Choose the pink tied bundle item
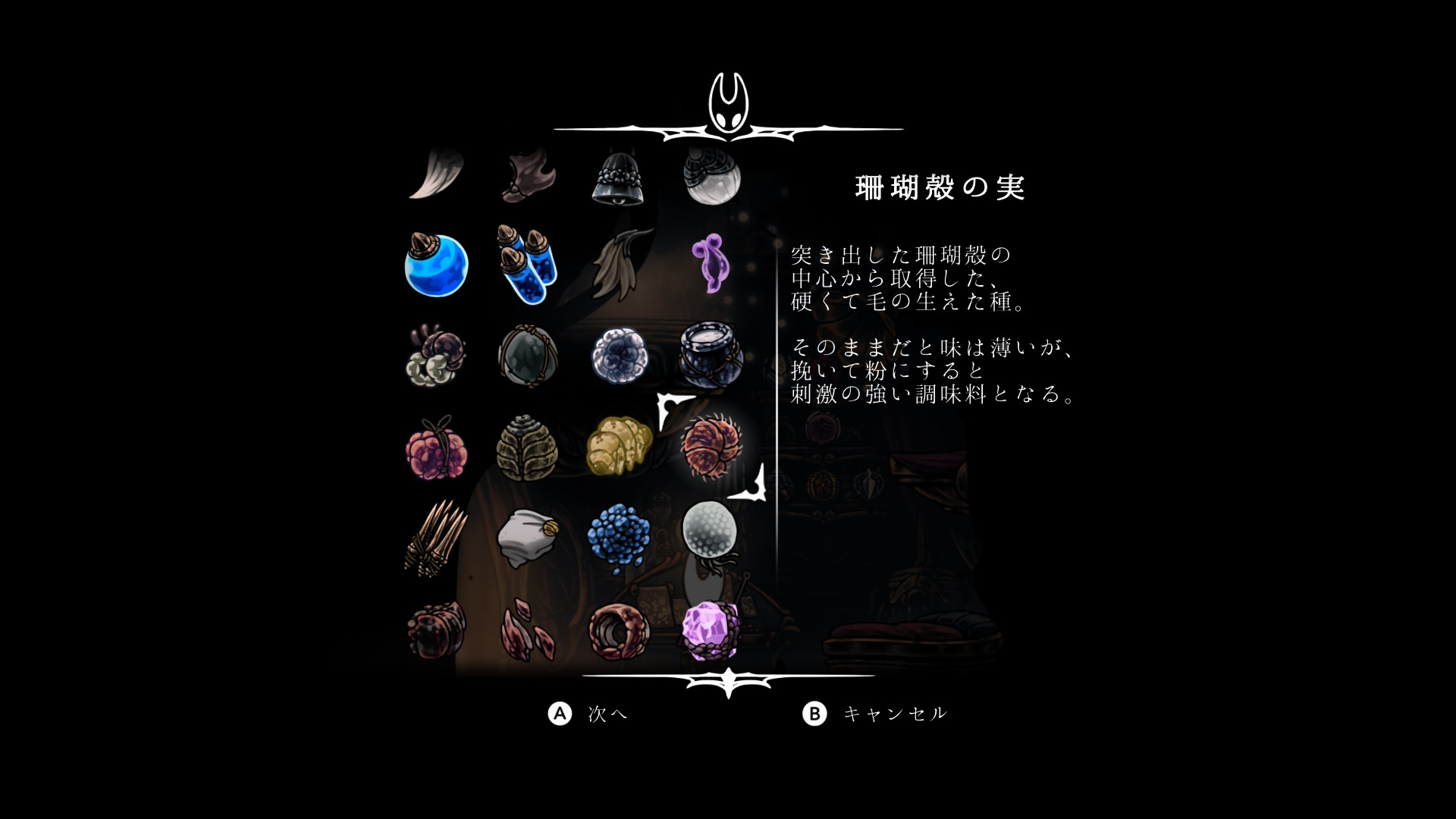 (436, 449)
